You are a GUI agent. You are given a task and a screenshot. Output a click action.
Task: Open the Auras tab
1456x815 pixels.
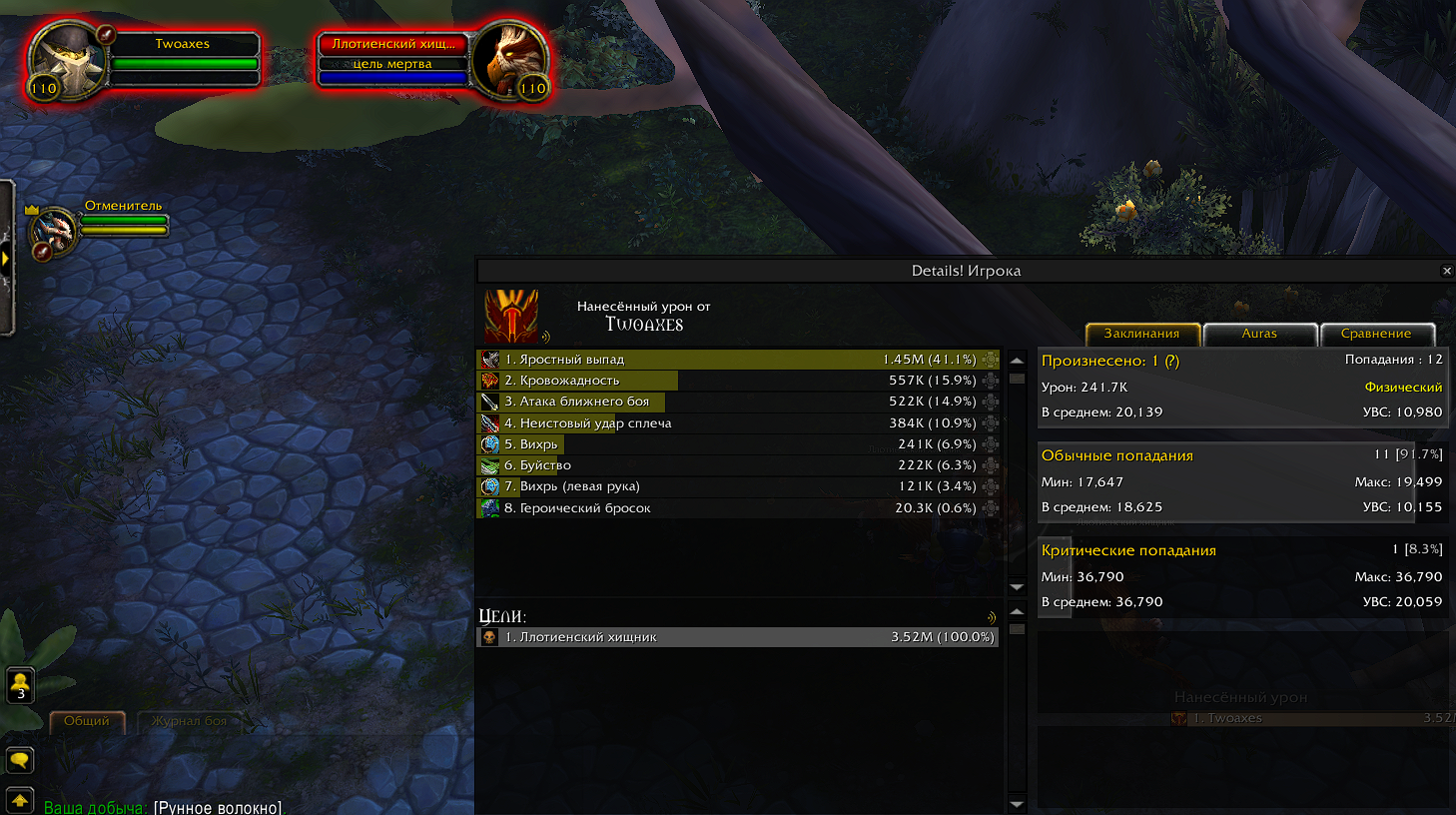click(x=1259, y=334)
